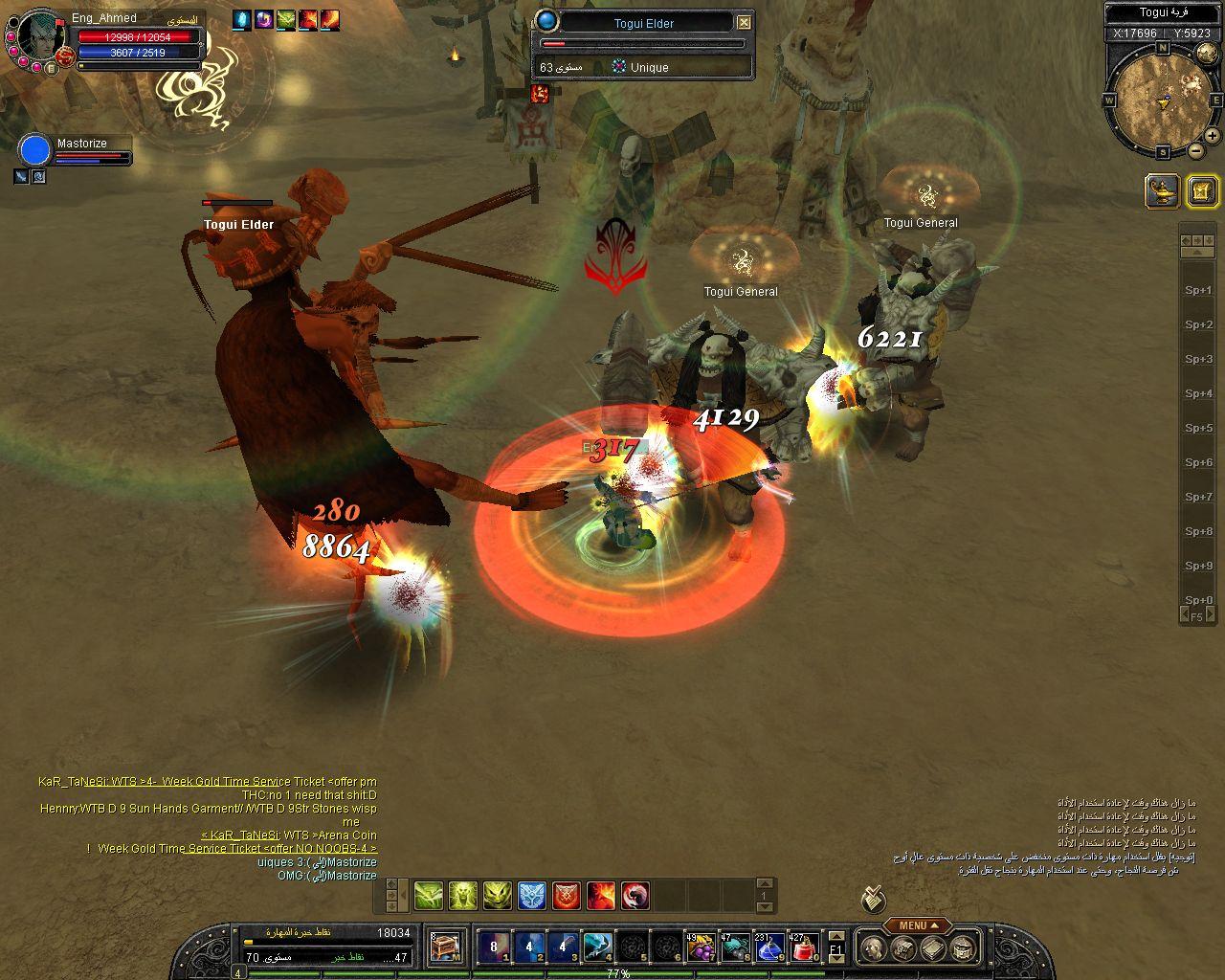
Task: Zoom in the minimap with plus button
Action: [1212, 136]
